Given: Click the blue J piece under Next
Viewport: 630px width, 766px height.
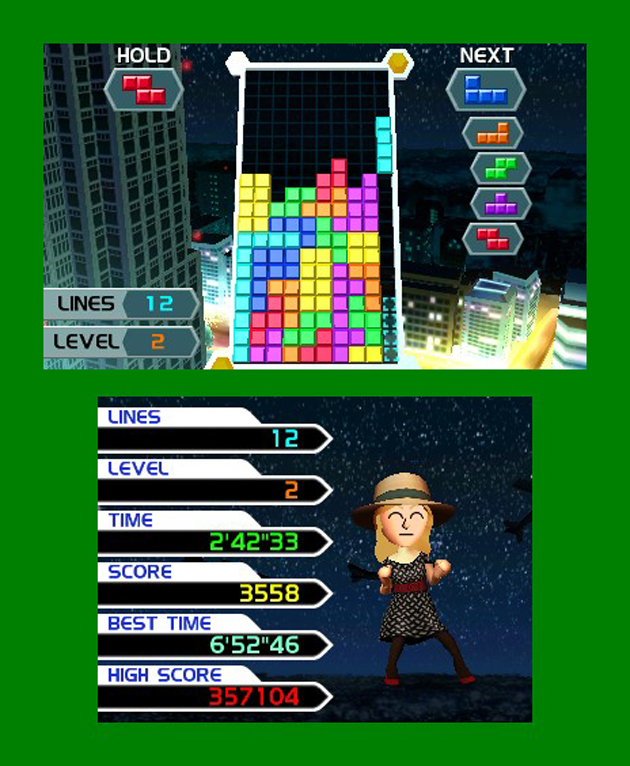Looking at the screenshot, I should click(485, 89).
